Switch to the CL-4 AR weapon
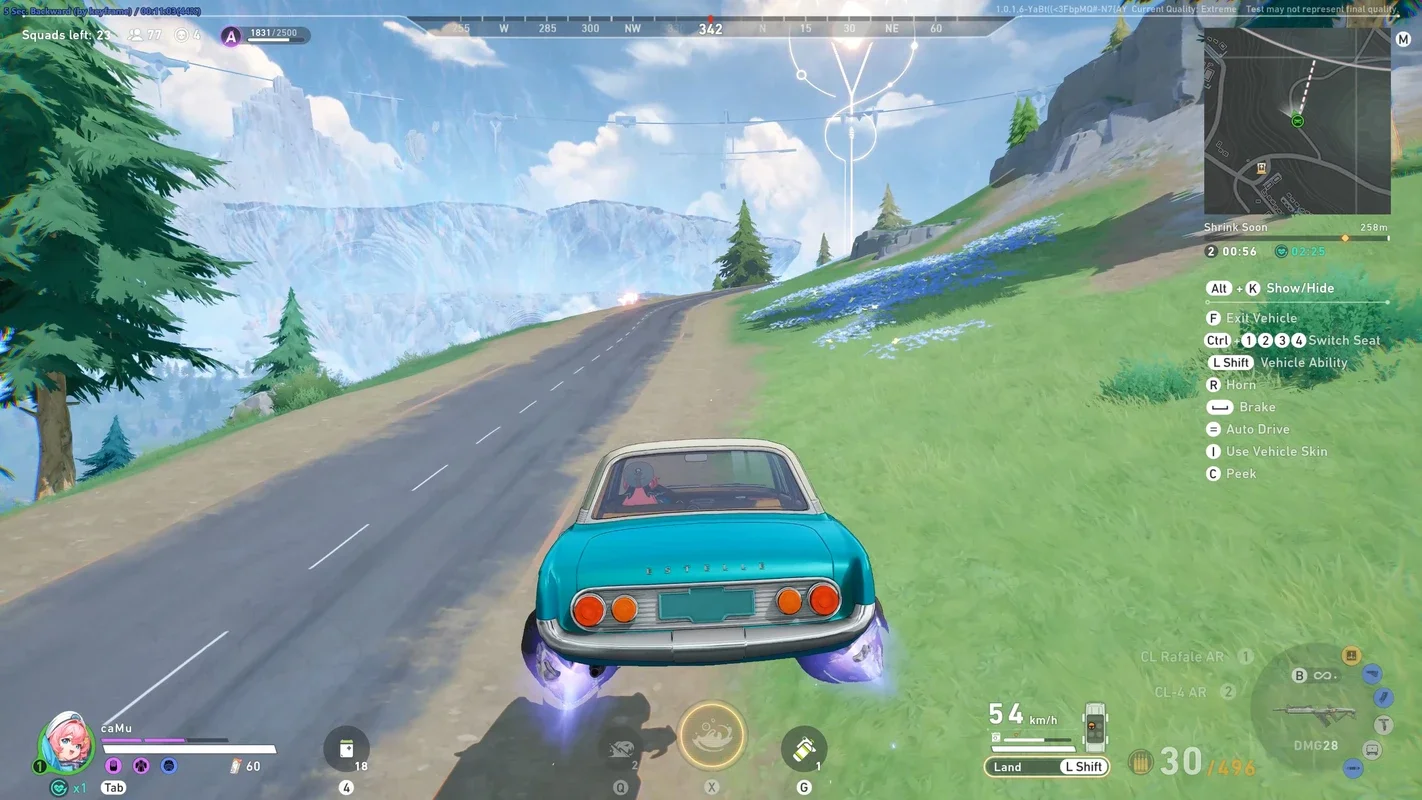Viewport: 1422px width, 800px height. pyautogui.click(x=1179, y=692)
